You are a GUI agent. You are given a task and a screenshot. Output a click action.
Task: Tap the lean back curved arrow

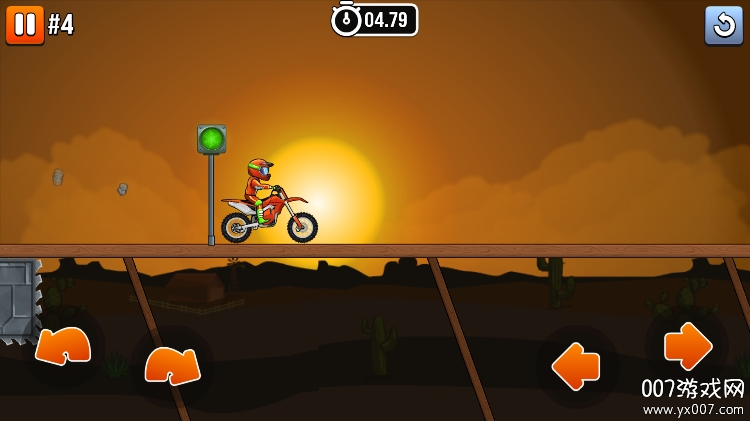click(64, 346)
